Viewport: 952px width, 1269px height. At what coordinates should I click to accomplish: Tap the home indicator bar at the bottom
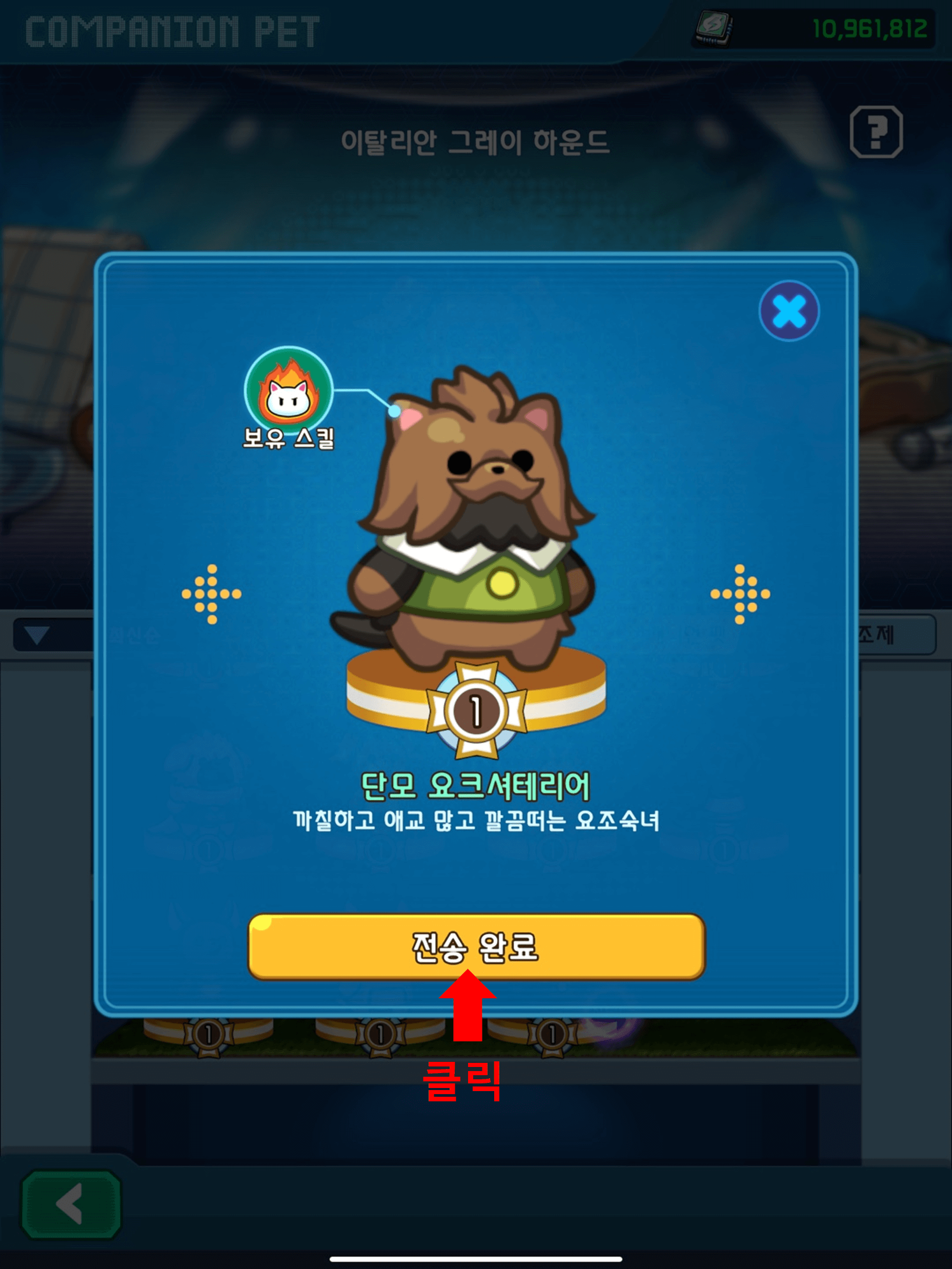tap(476, 1260)
